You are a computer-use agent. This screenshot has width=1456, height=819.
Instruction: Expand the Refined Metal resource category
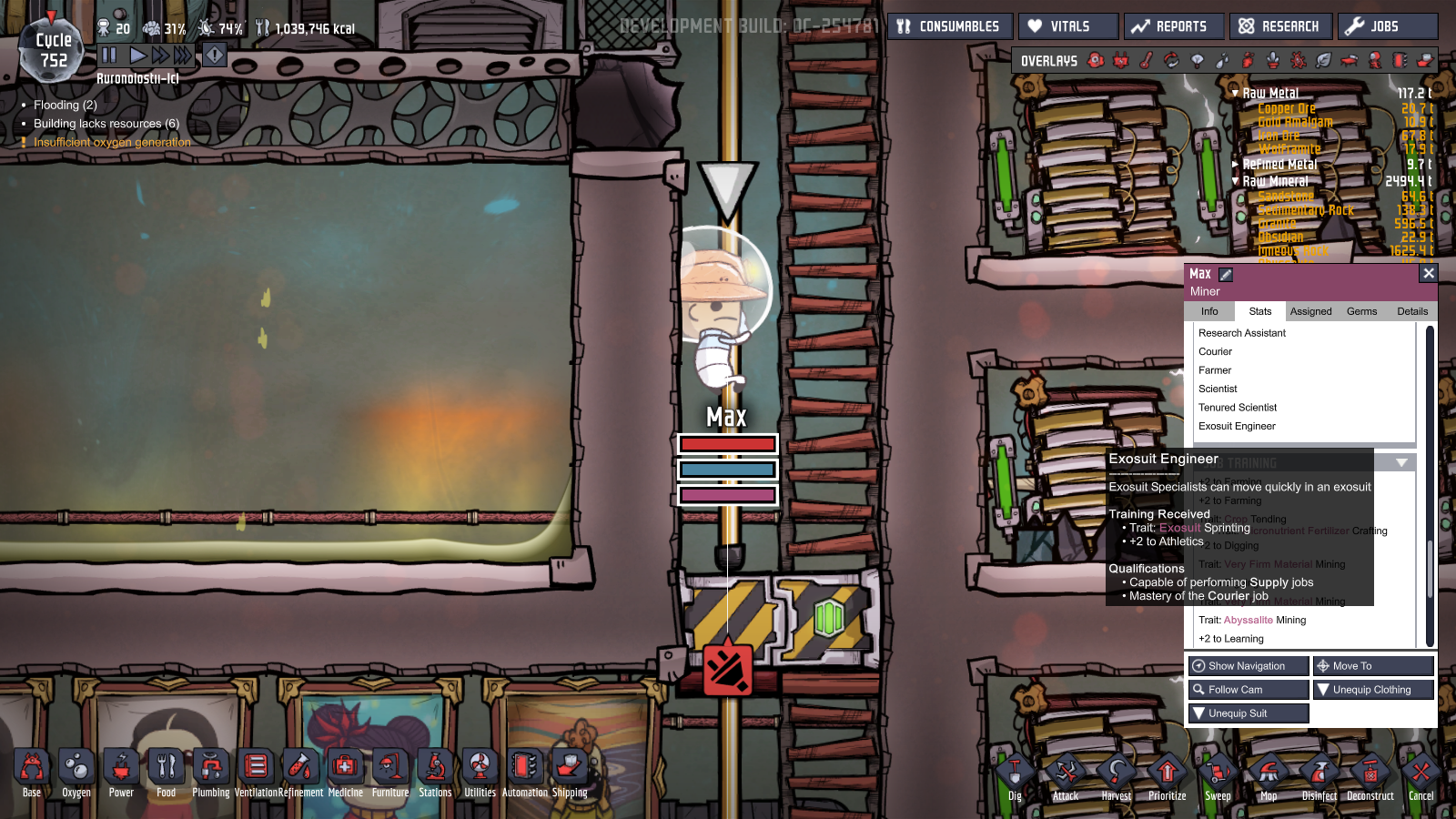pyautogui.click(x=1237, y=164)
